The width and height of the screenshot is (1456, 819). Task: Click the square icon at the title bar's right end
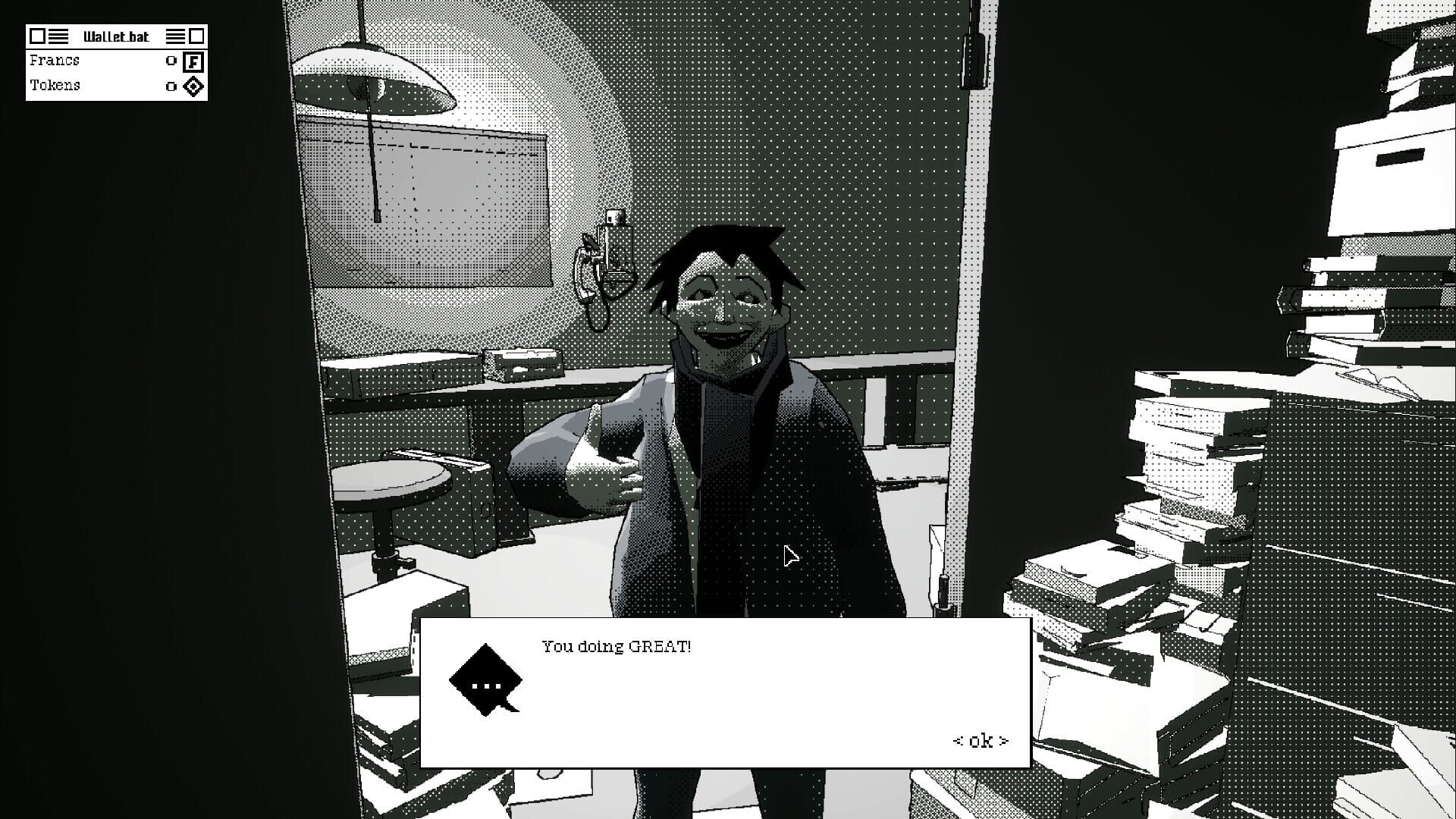(x=196, y=35)
